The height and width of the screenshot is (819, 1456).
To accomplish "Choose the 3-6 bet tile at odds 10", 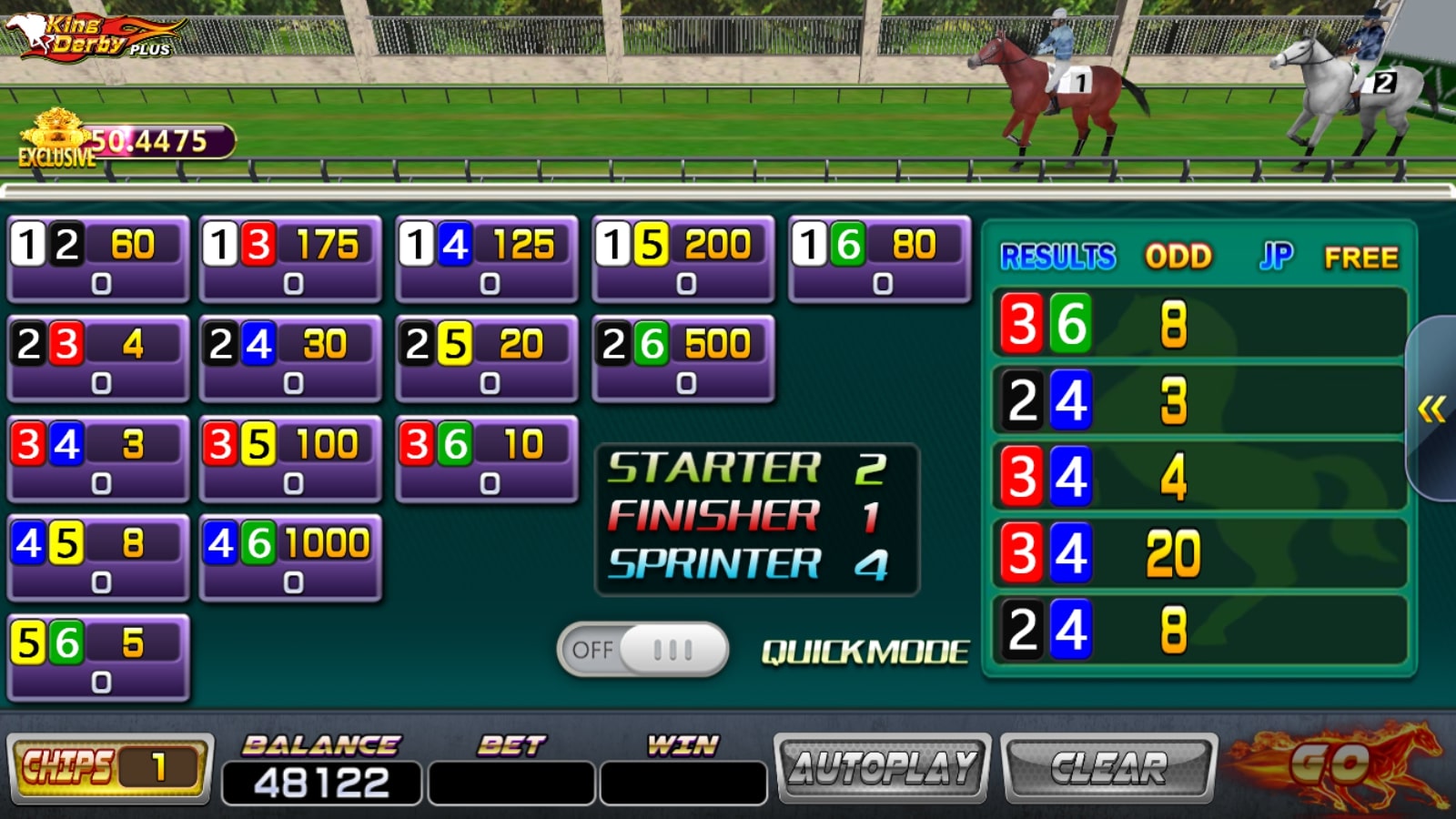I will (487, 459).
